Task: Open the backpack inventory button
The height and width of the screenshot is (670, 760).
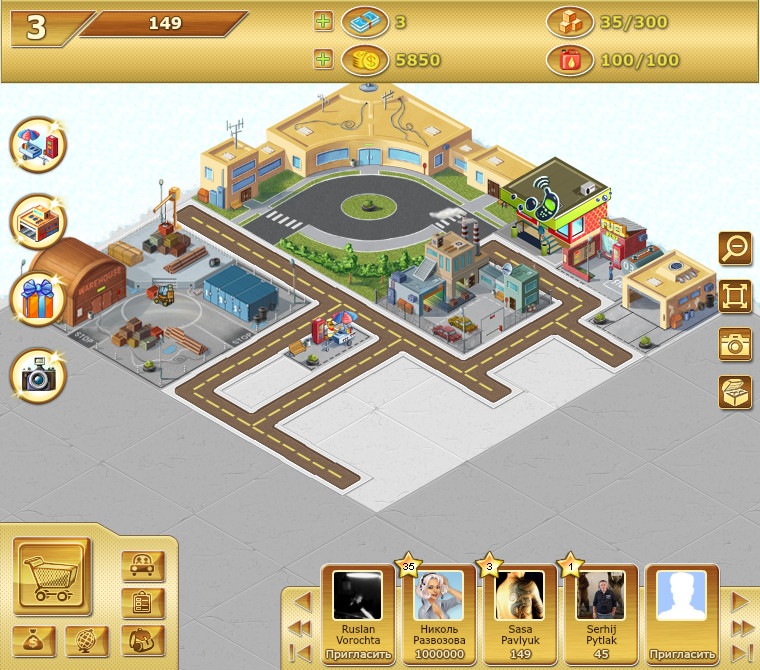Action: 142,640
